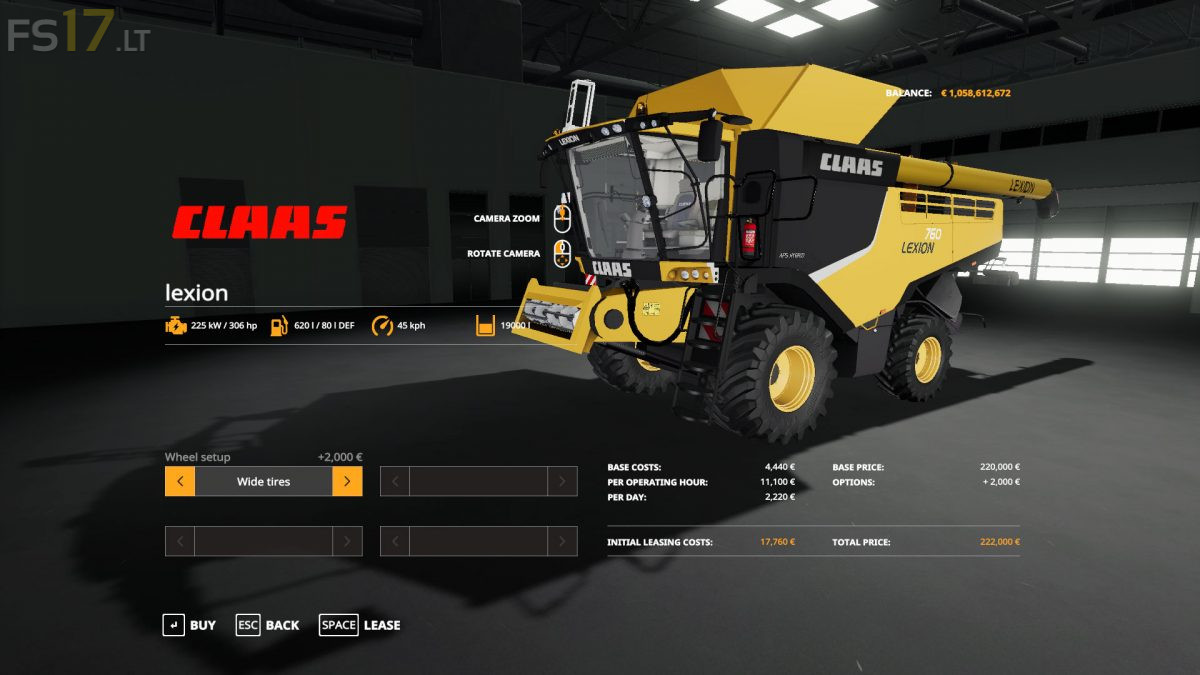Buy the Claas Lexion combine
This screenshot has width=1200, height=675.
tap(189, 625)
